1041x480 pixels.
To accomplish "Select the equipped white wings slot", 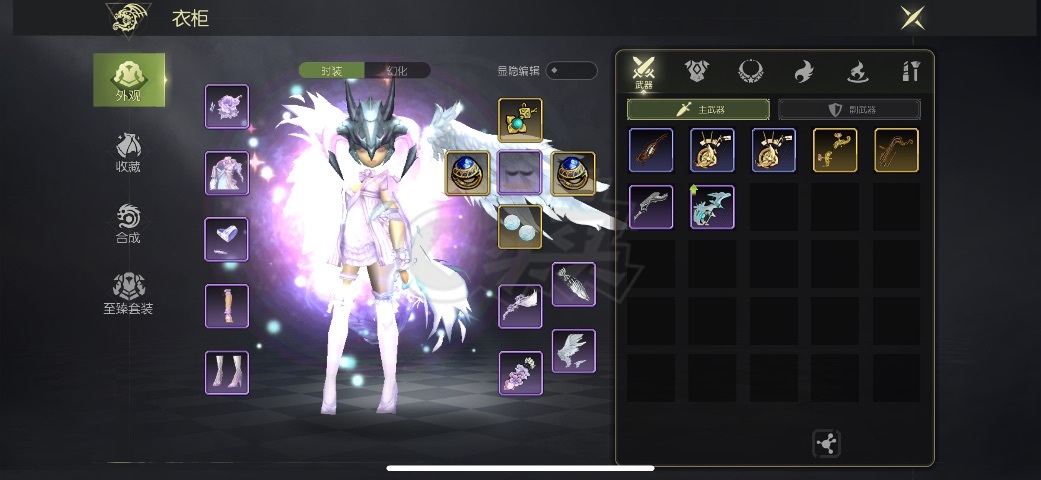I will point(573,351).
